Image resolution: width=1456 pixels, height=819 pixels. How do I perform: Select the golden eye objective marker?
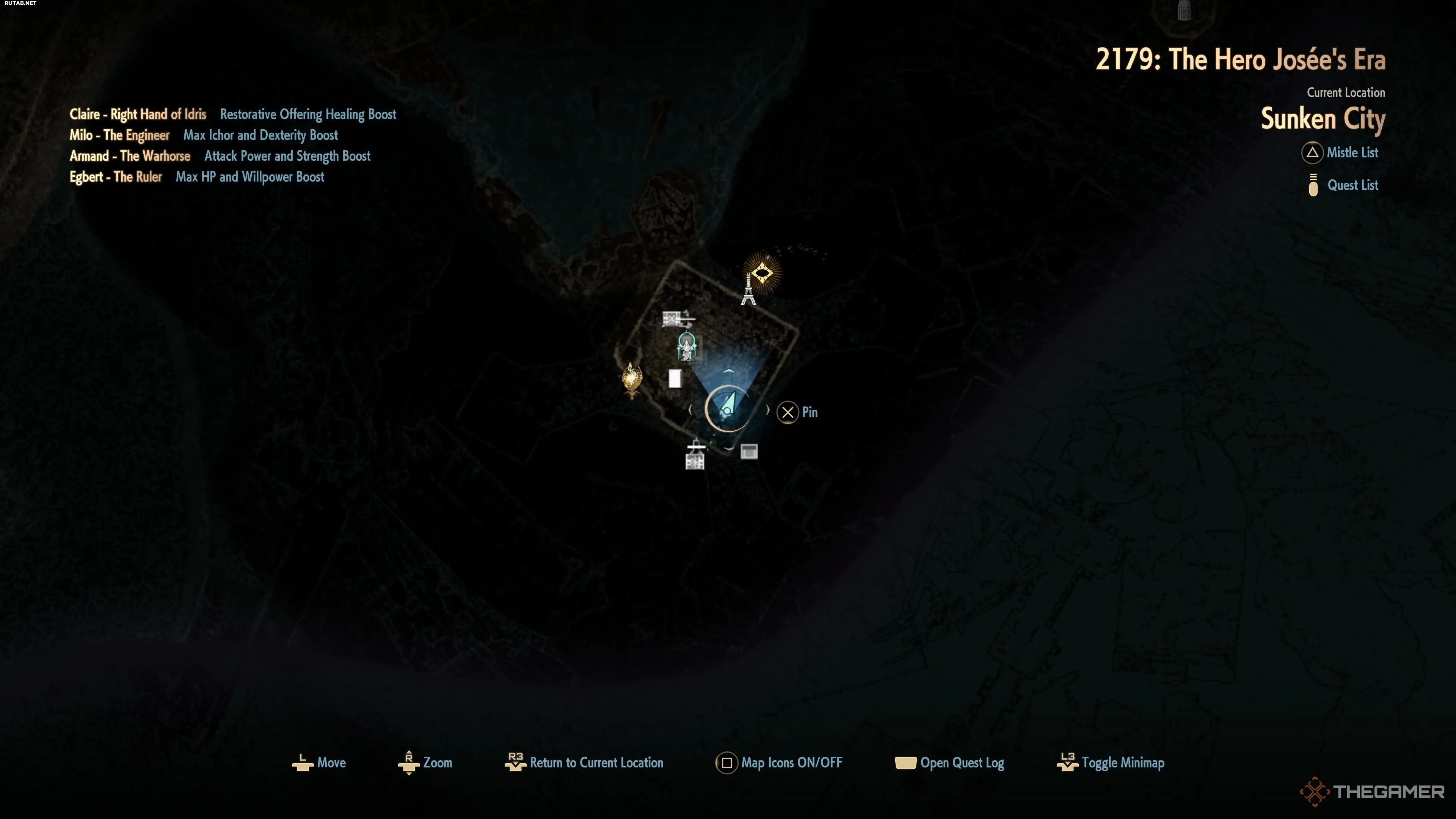(x=762, y=273)
